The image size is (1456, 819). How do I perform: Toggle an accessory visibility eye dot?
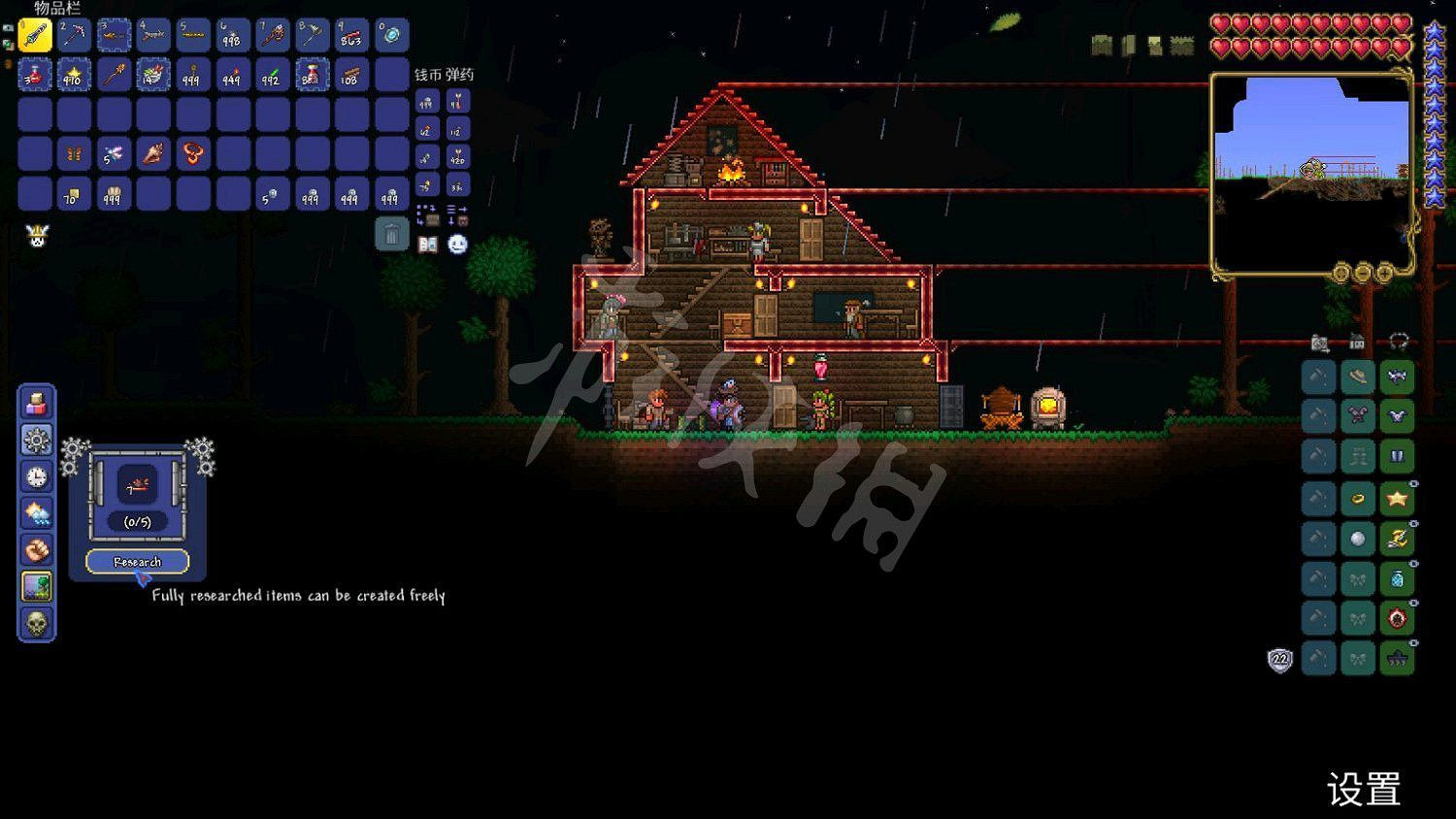pyautogui.click(x=1413, y=482)
